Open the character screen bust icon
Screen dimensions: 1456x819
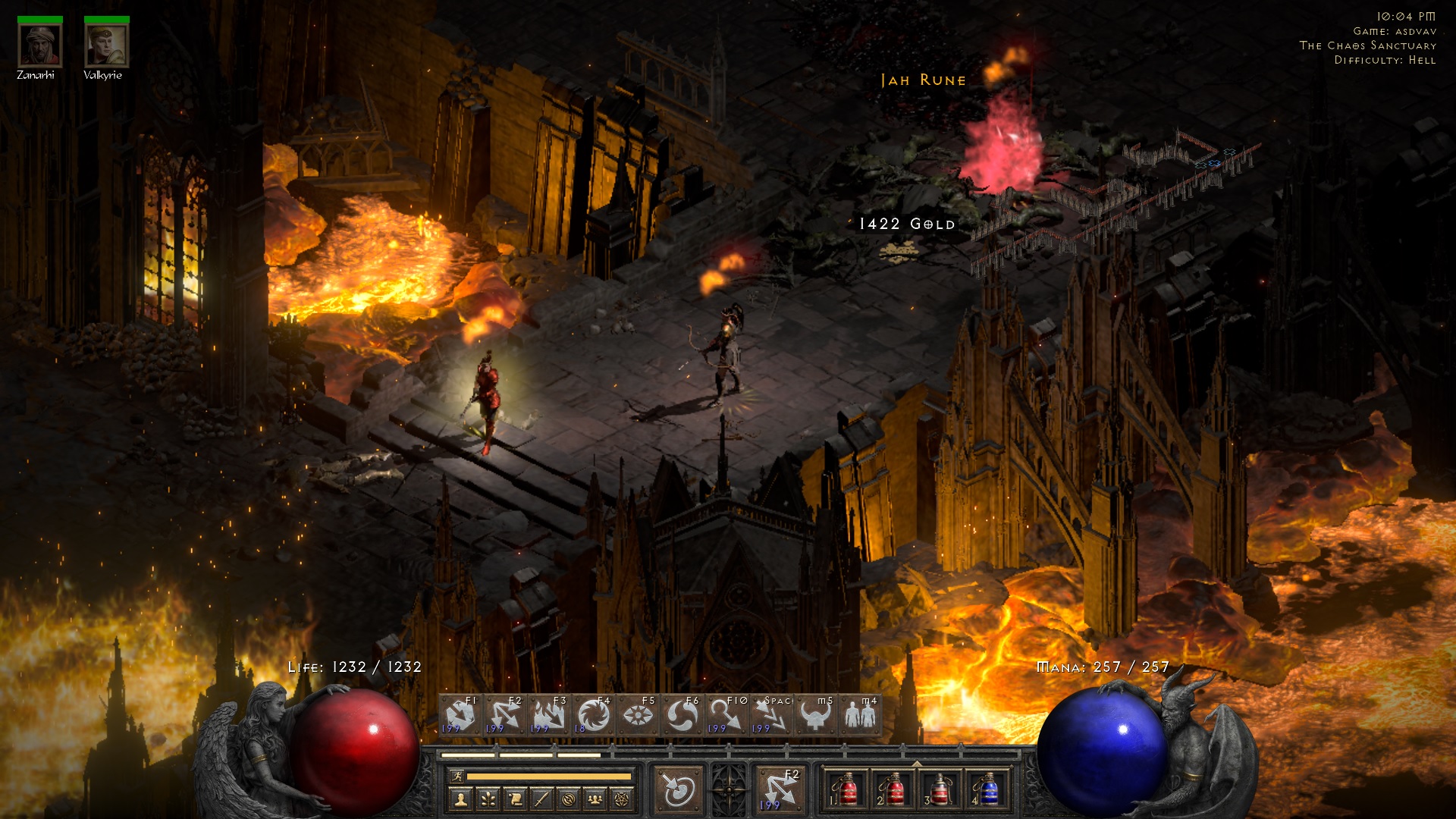coord(461,799)
